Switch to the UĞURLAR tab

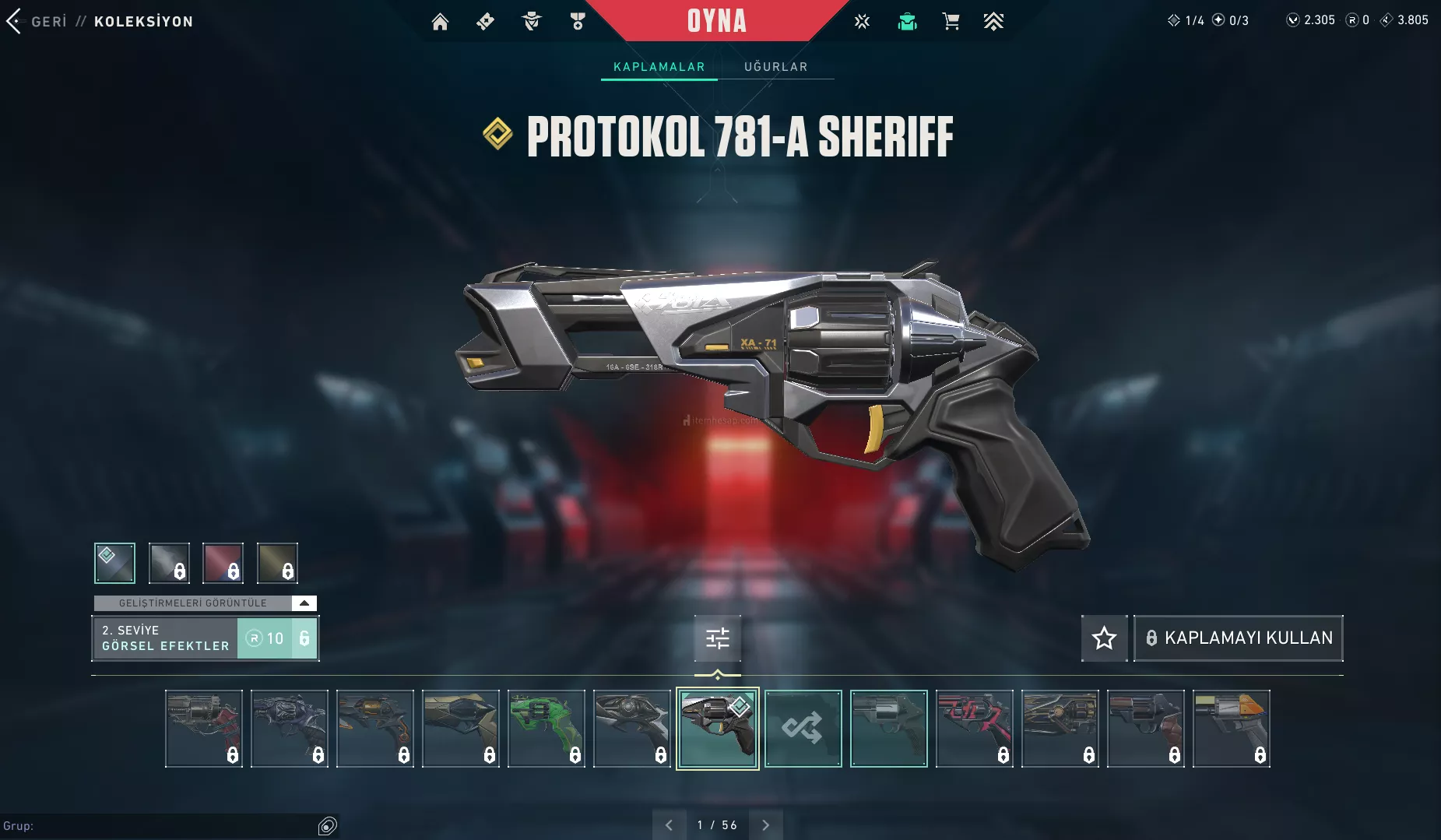tap(775, 67)
